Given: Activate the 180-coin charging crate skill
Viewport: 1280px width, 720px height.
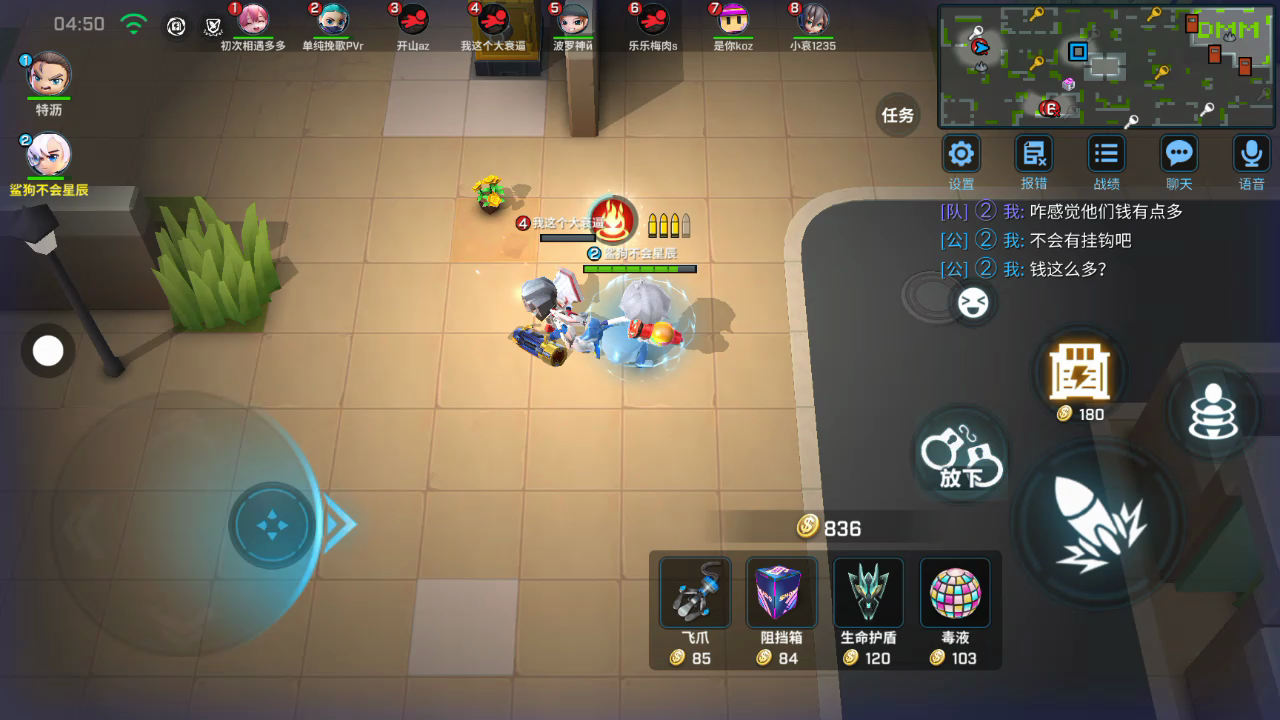Looking at the screenshot, I should 1080,371.
